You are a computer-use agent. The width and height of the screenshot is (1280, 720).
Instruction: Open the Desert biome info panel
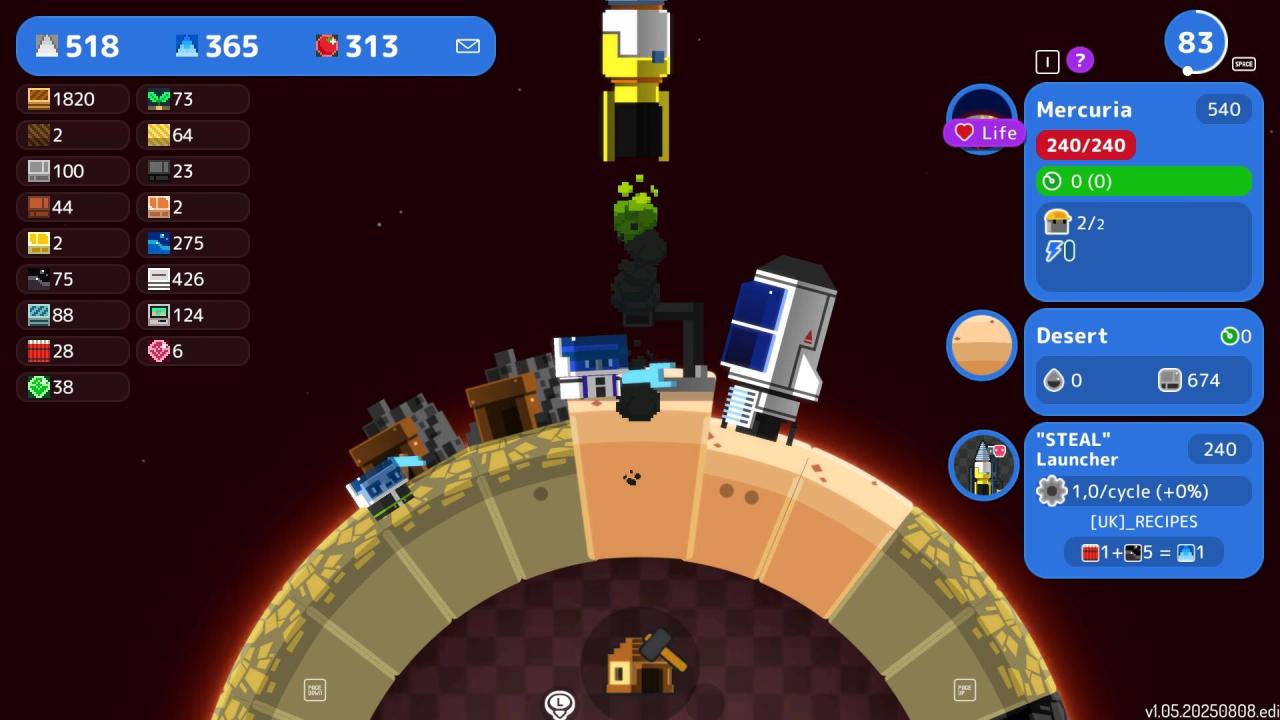(x=1143, y=361)
